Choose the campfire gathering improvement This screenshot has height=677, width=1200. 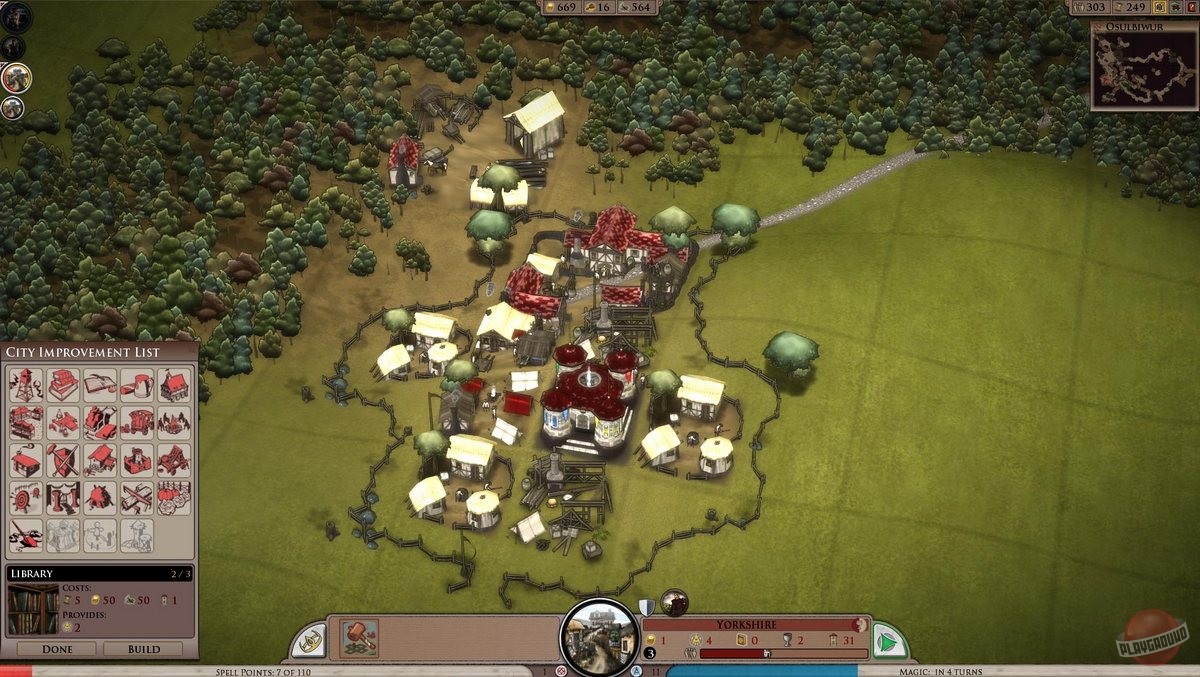click(x=174, y=422)
